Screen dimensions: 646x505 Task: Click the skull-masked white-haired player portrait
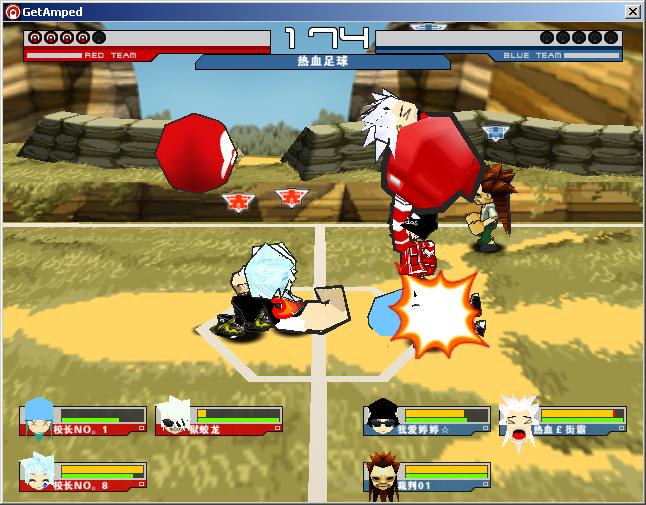[174, 416]
